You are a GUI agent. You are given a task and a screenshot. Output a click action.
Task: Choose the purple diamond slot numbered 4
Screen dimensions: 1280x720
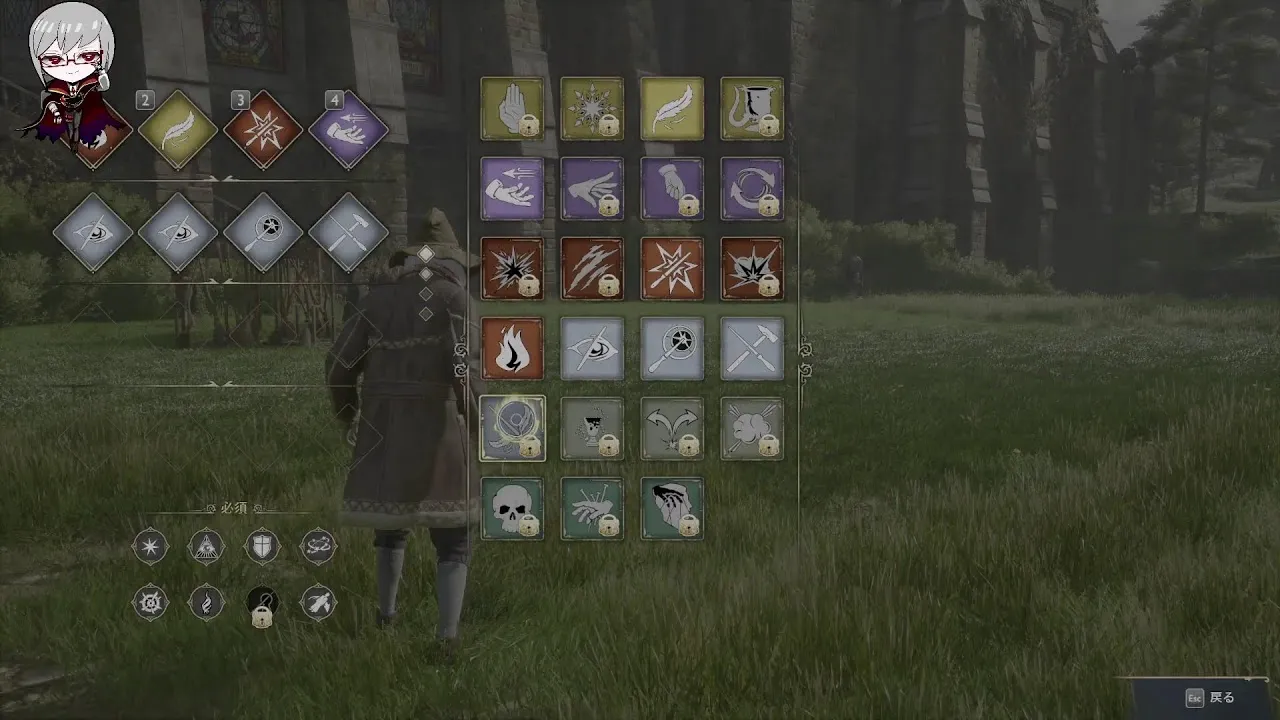tap(348, 130)
